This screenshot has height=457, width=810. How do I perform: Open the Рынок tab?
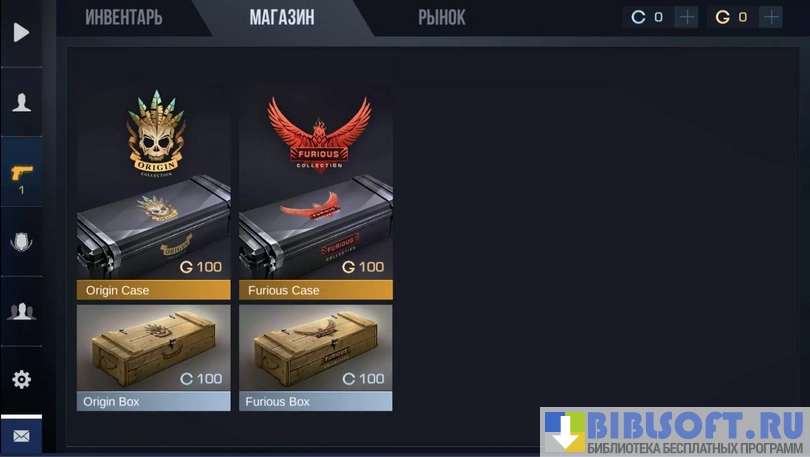441,17
